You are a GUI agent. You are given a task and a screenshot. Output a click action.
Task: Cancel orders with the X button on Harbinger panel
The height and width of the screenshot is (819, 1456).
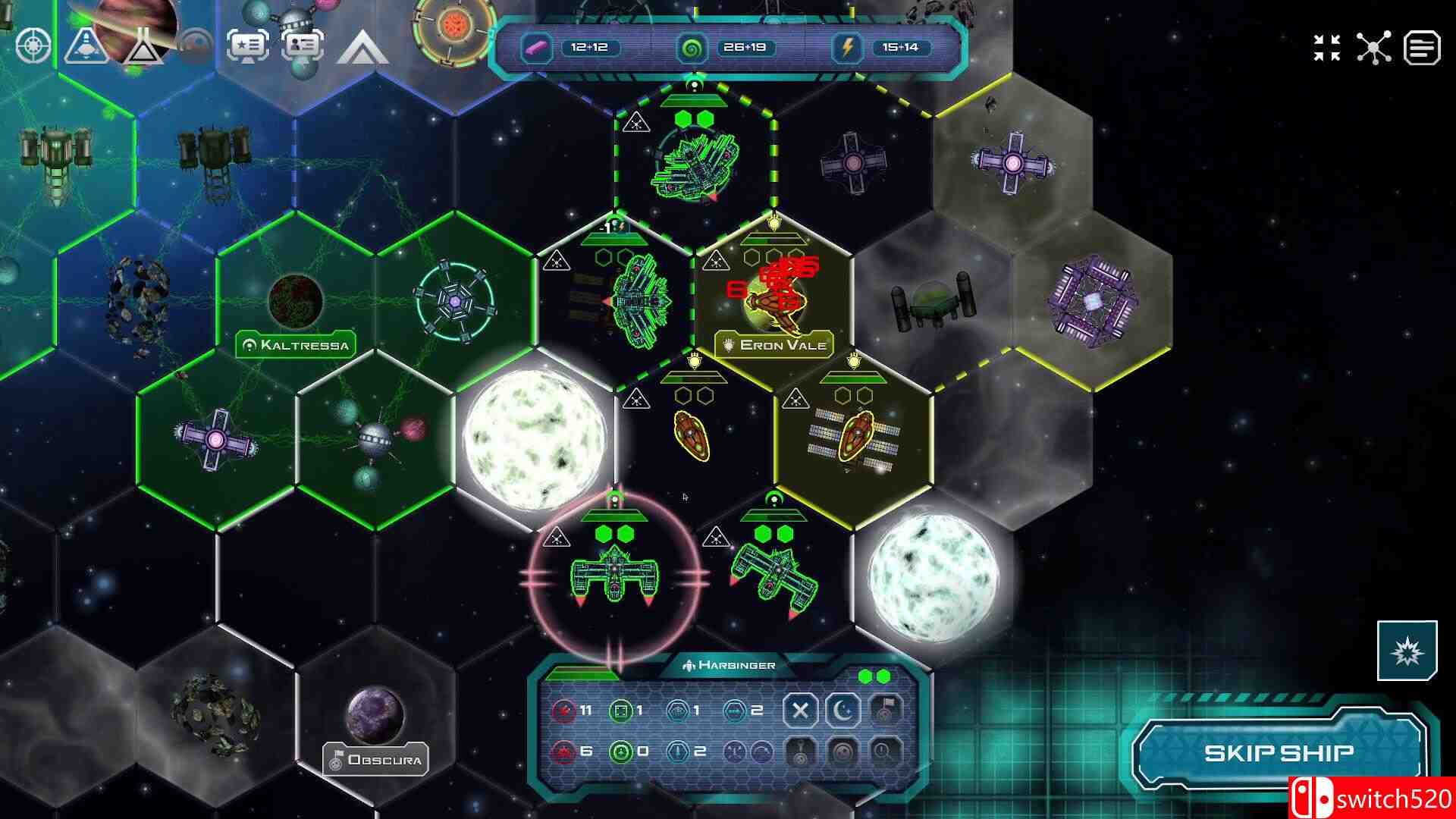click(x=800, y=710)
